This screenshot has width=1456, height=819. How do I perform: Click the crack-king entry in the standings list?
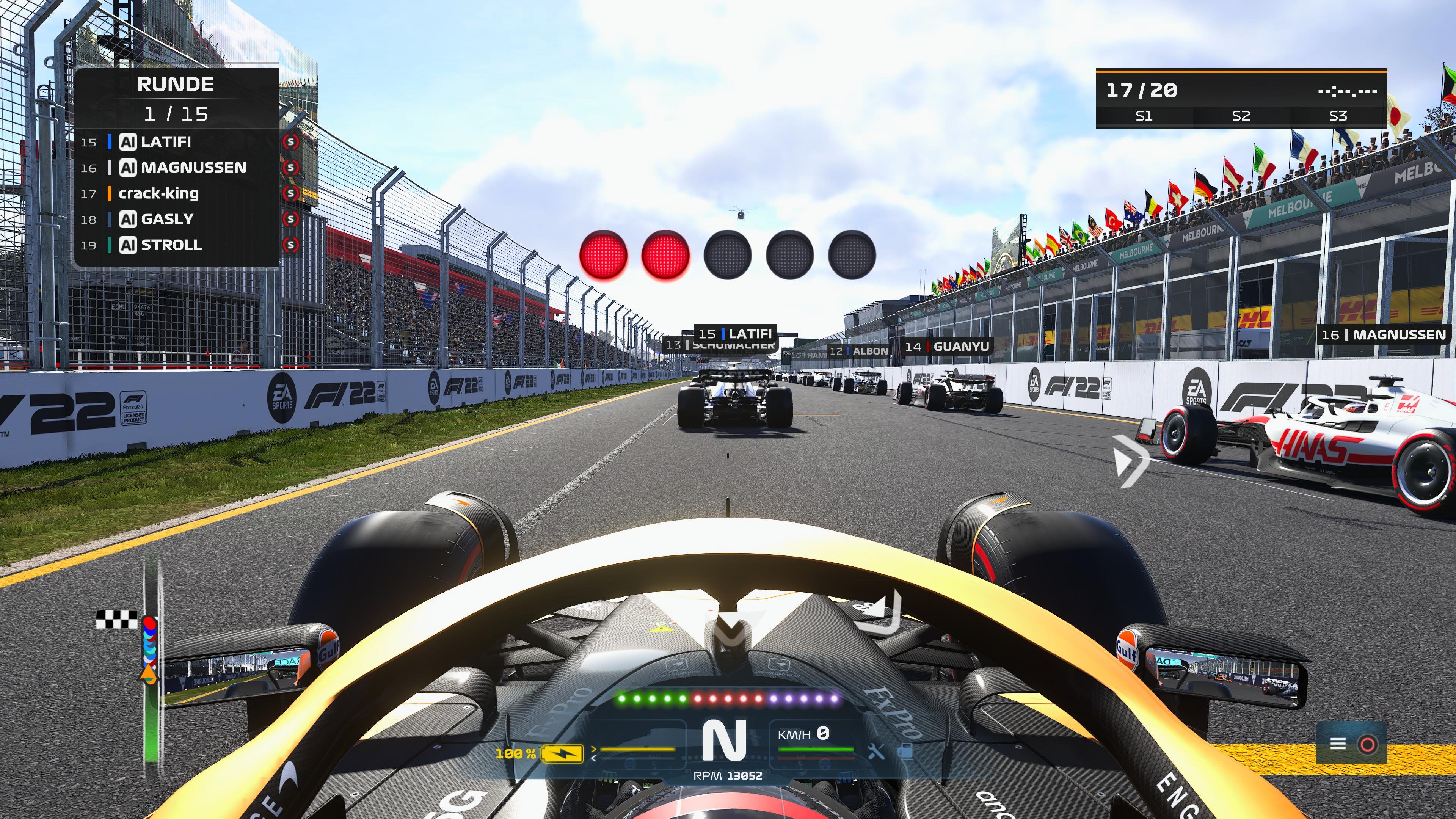pos(158,194)
